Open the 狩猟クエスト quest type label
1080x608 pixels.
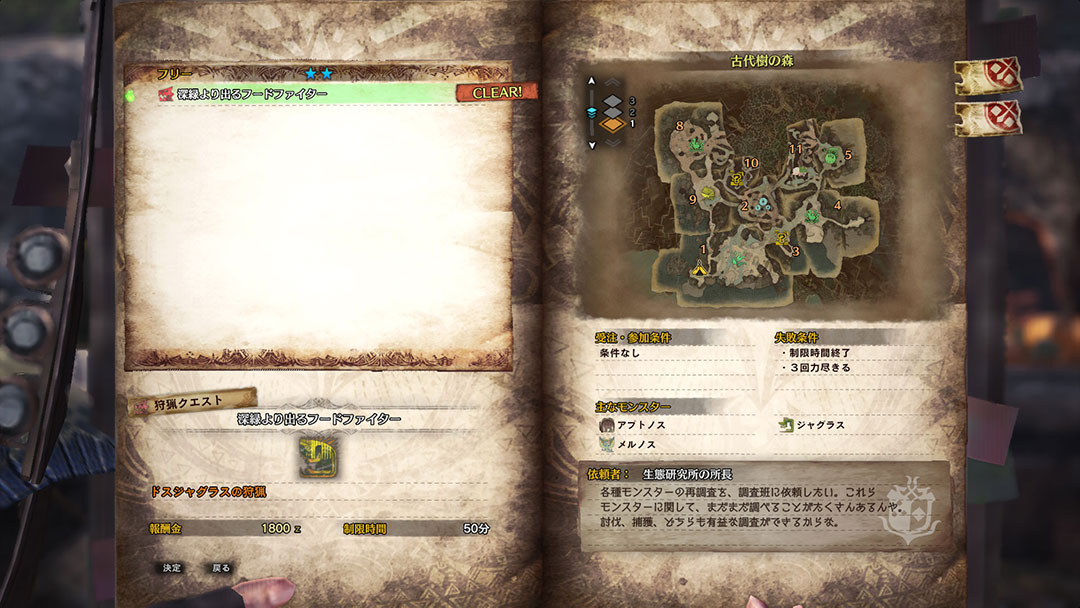point(191,402)
